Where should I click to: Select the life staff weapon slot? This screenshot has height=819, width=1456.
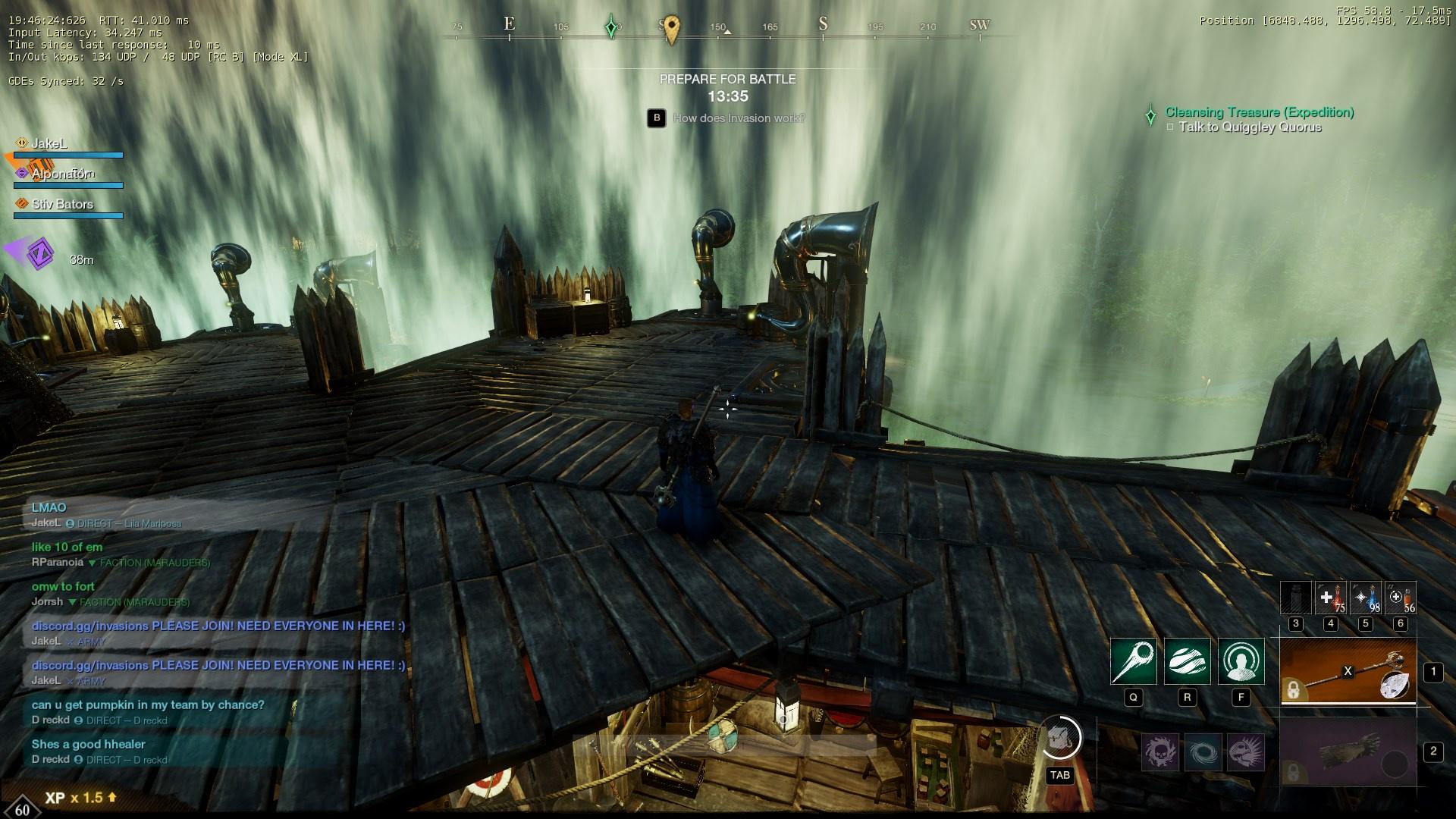[x=1348, y=671]
